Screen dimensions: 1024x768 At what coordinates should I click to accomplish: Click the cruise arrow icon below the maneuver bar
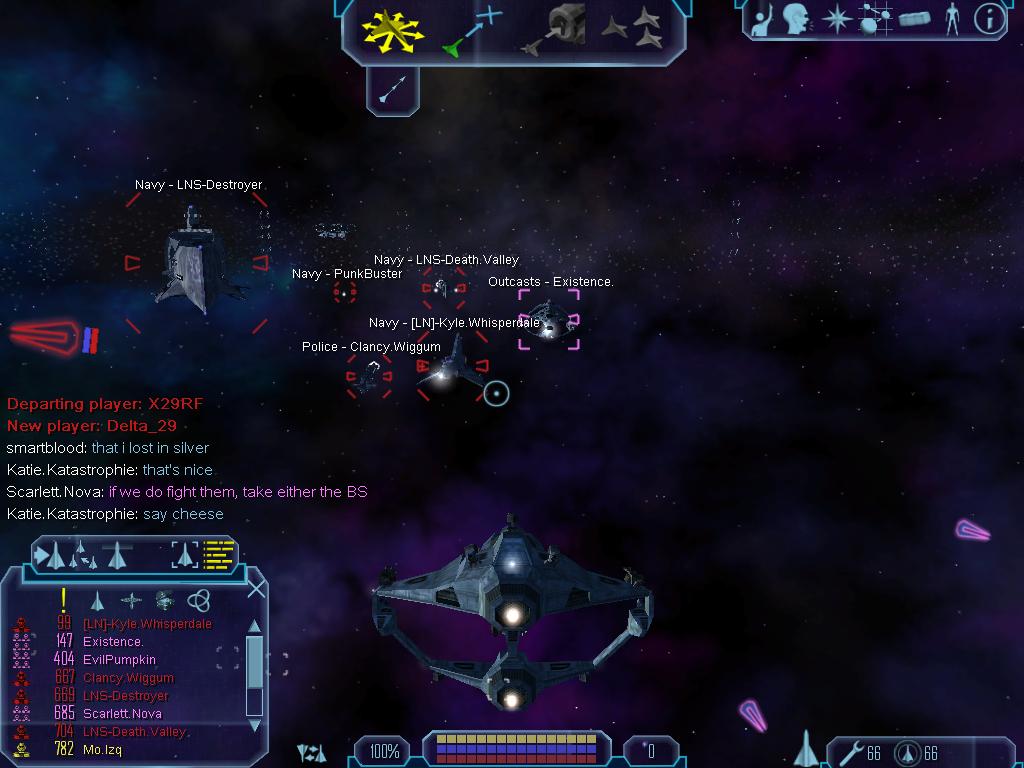(392, 91)
